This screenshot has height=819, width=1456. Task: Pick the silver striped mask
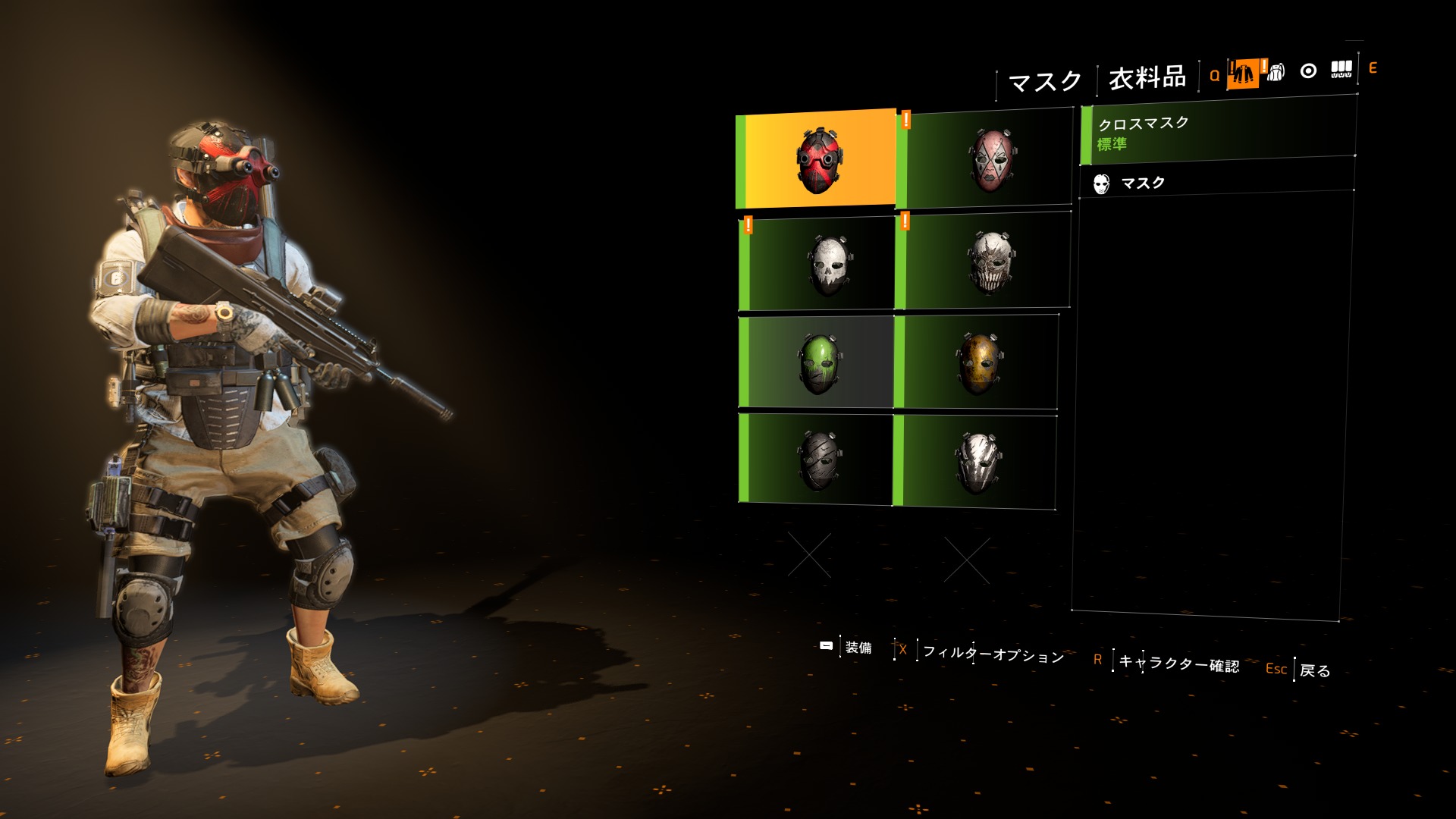point(977,461)
